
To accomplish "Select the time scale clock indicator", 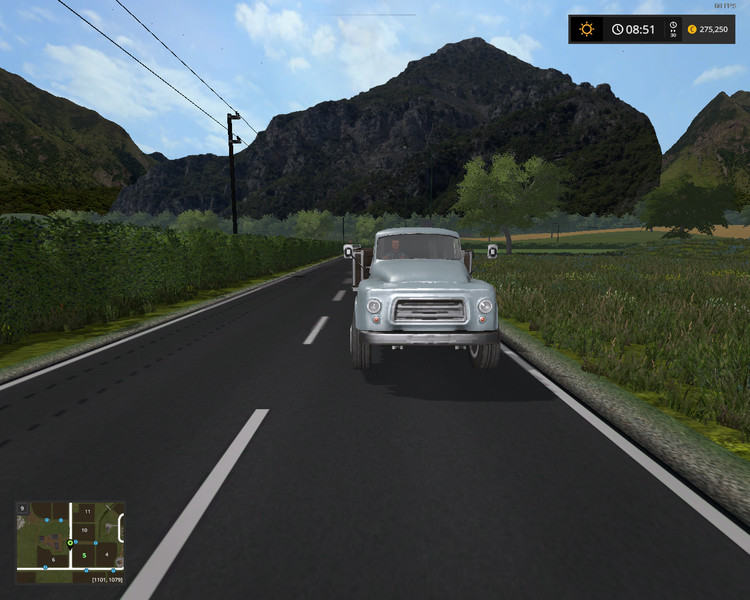I will (673, 29).
